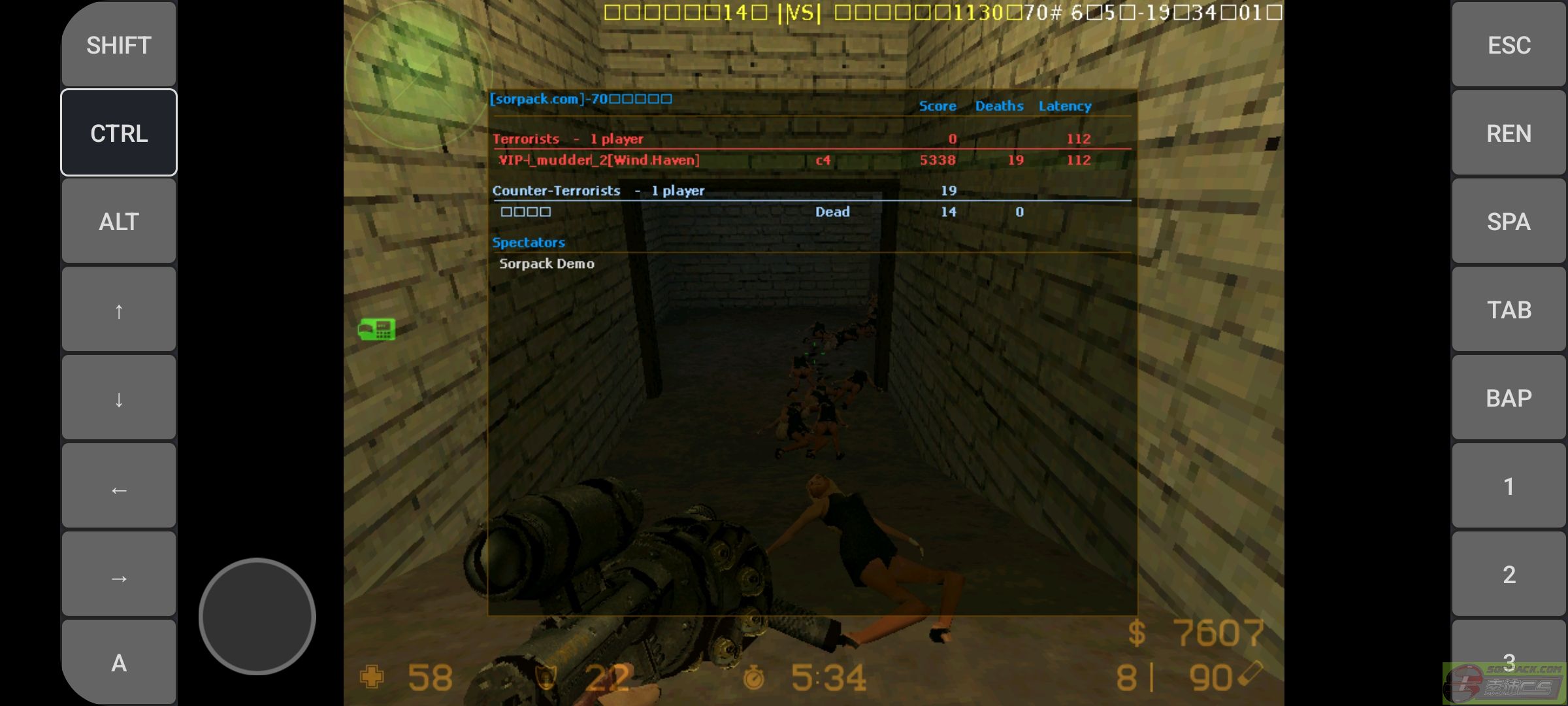Screen dimensions: 1568x706
Task: Tap the SHIFT touch button
Action: point(119,44)
